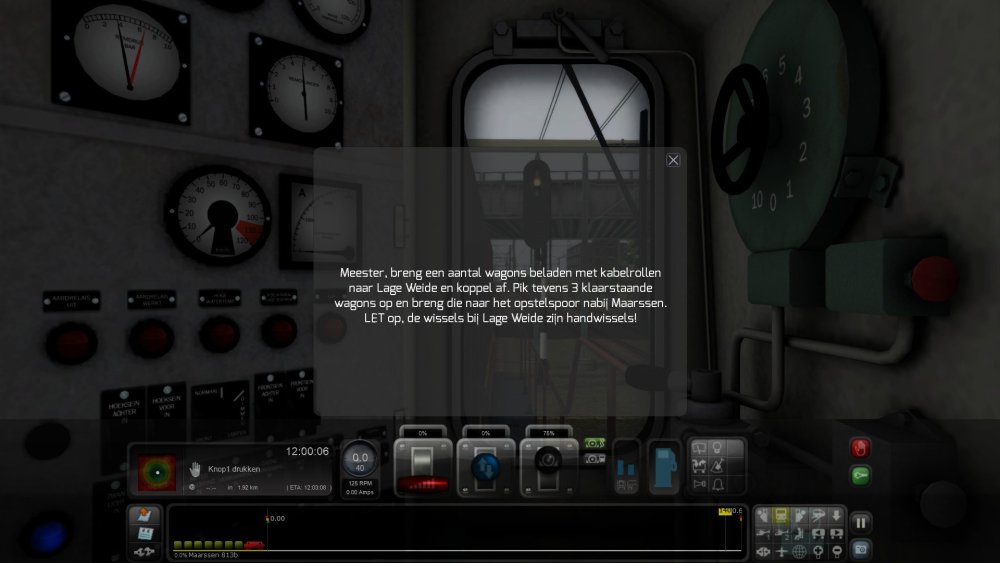Select the highlighted cab view camera

pyautogui.click(x=781, y=516)
